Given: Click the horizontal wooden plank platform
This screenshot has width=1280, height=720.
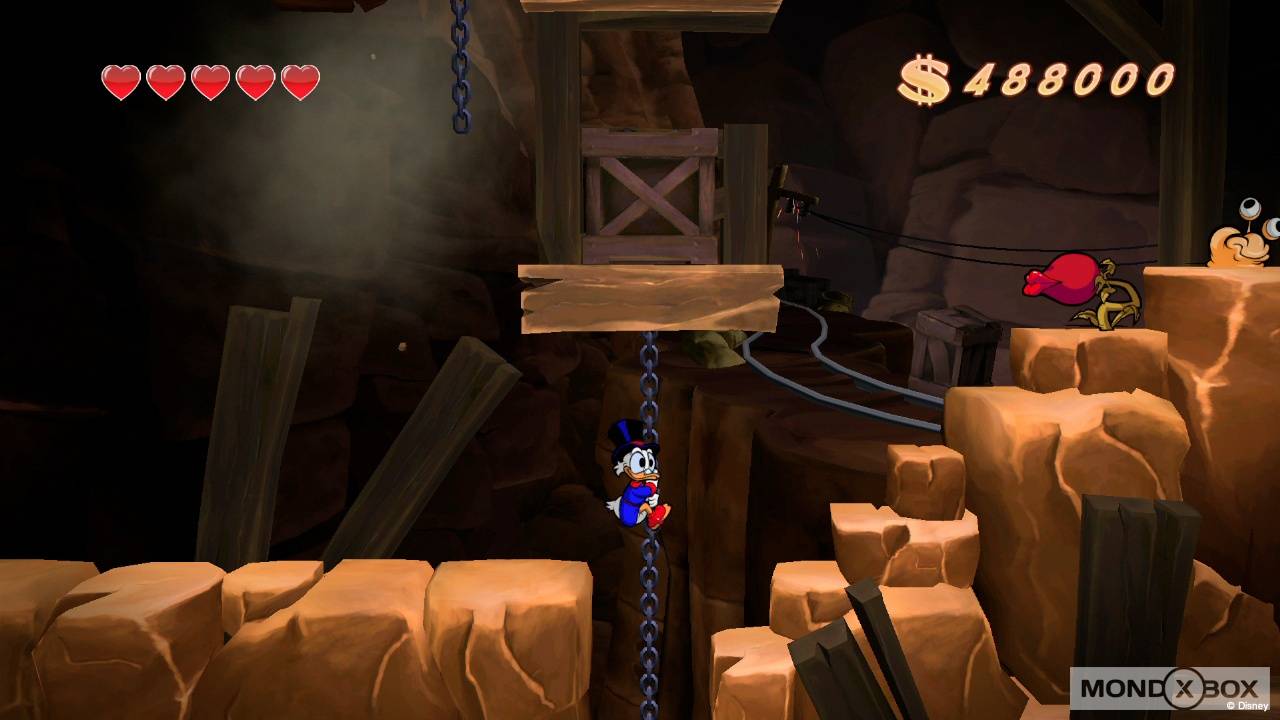Looking at the screenshot, I should pyautogui.click(x=650, y=295).
